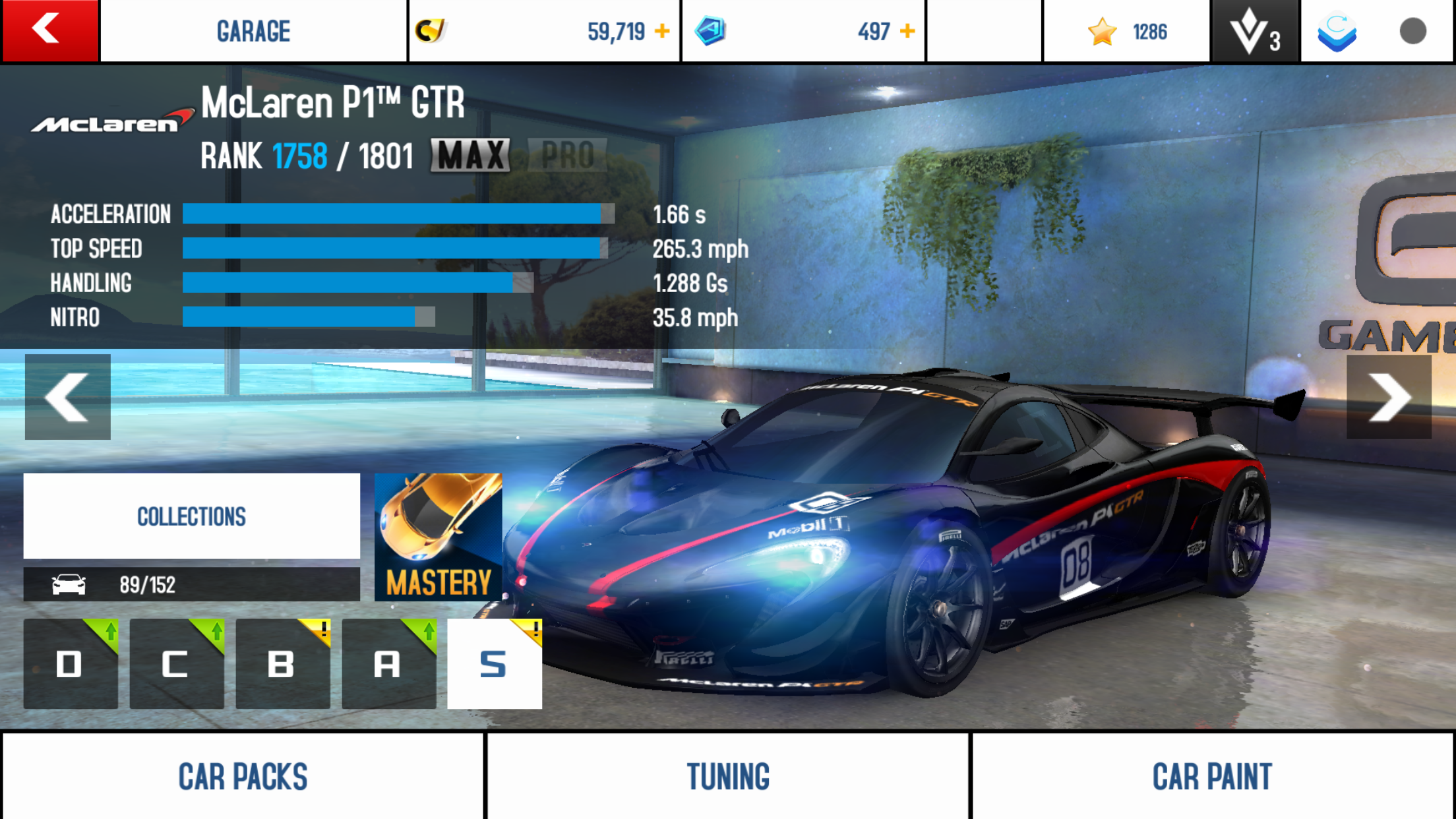
Task: Switch to class B cars
Action: point(282,664)
